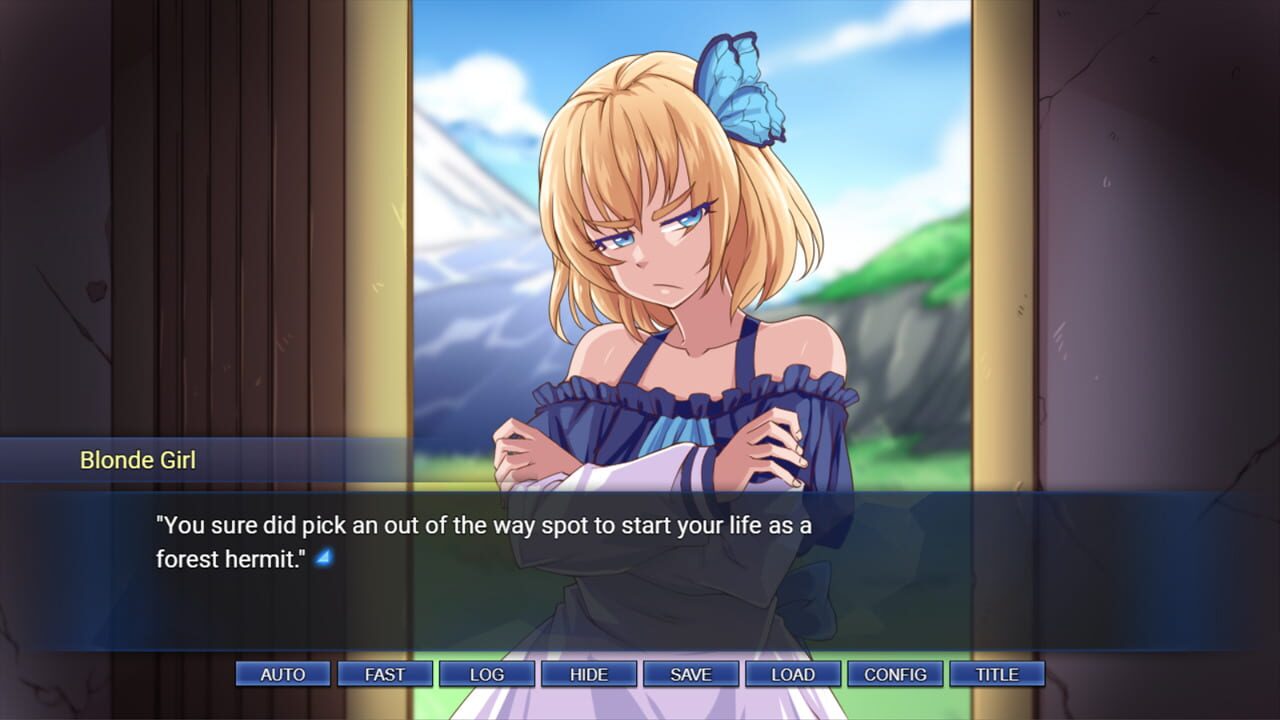Open the CONFIG settings menu
The width and height of the screenshot is (1280, 720).
(x=895, y=674)
